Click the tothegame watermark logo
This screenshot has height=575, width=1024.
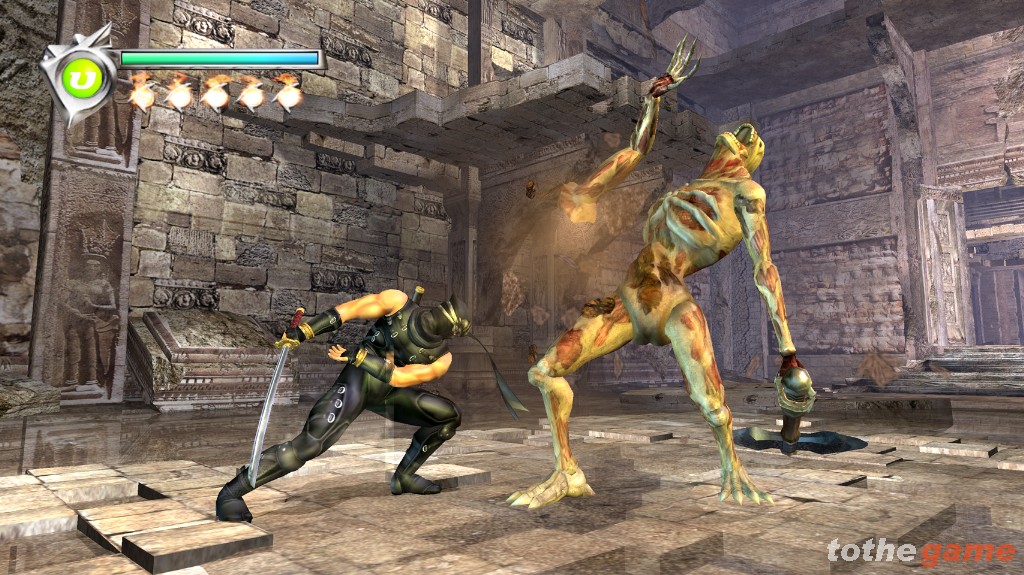pos(920,551)
